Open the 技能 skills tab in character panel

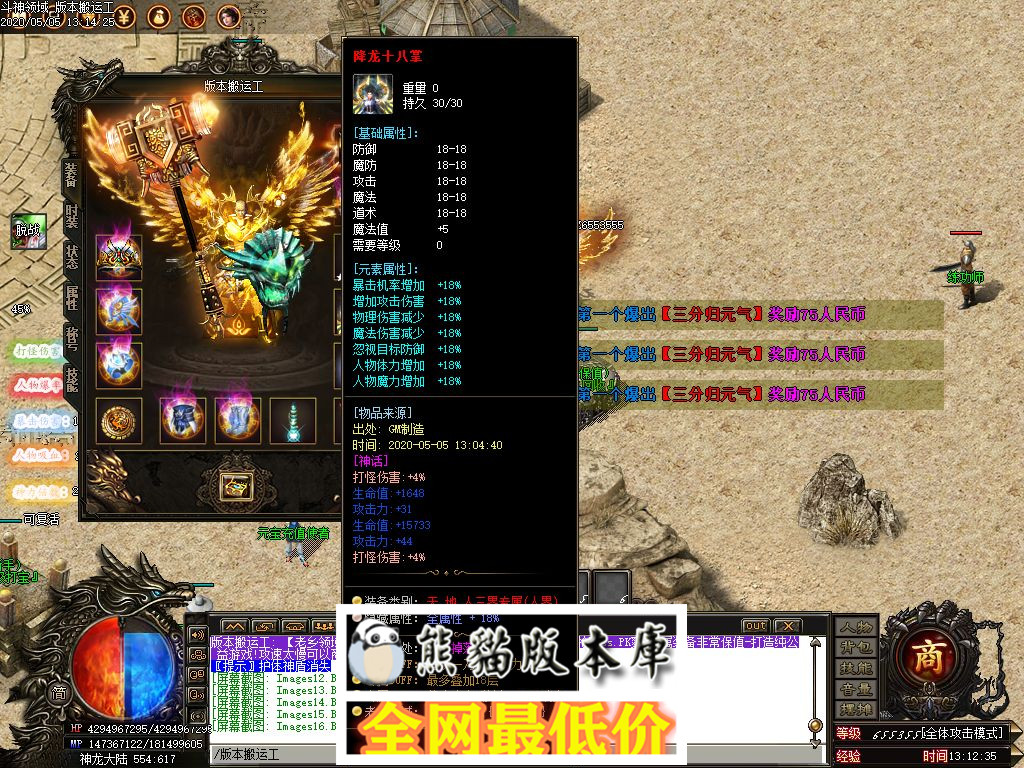(x=71, y=377)
